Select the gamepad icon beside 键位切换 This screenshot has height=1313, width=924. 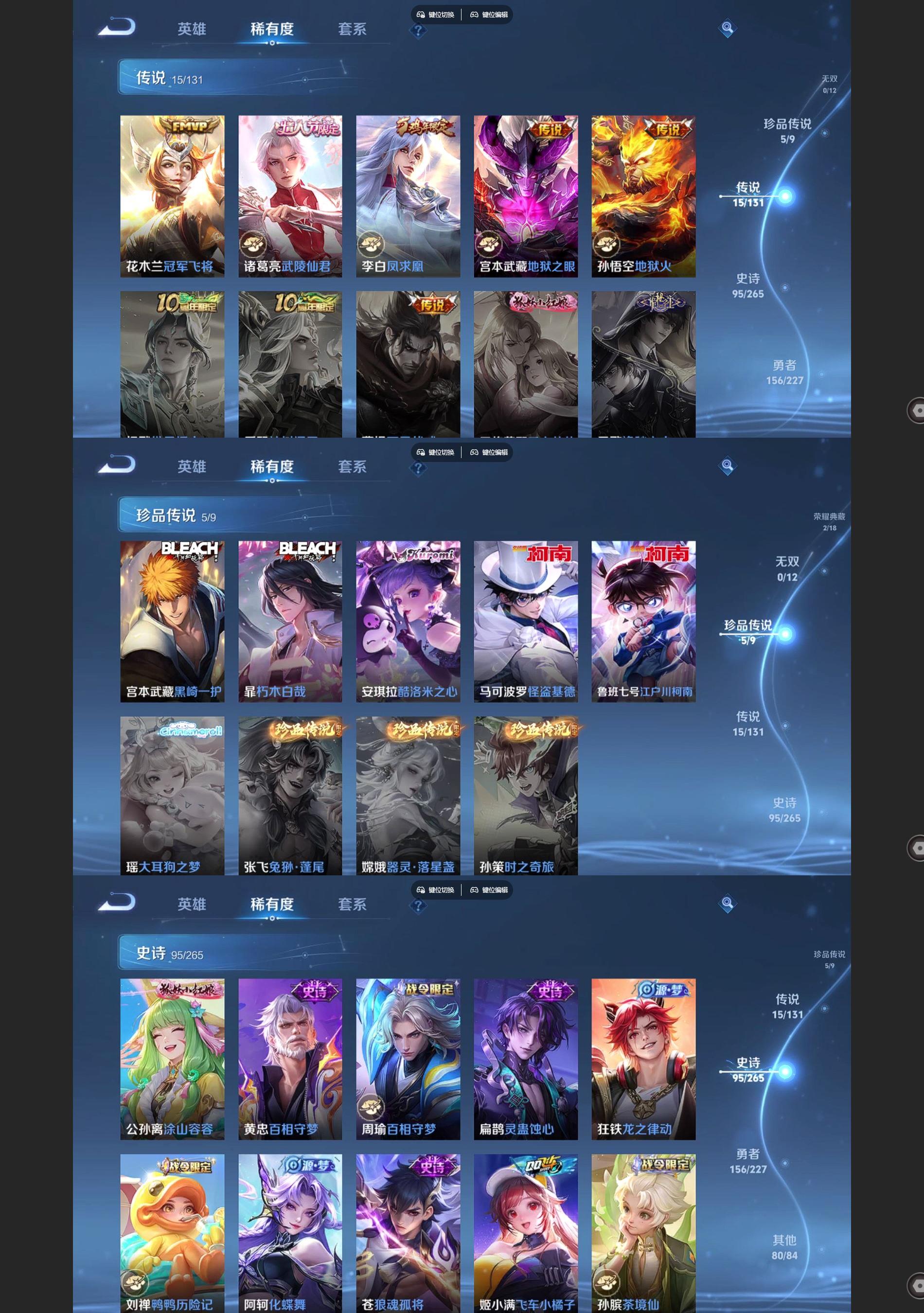421,16
